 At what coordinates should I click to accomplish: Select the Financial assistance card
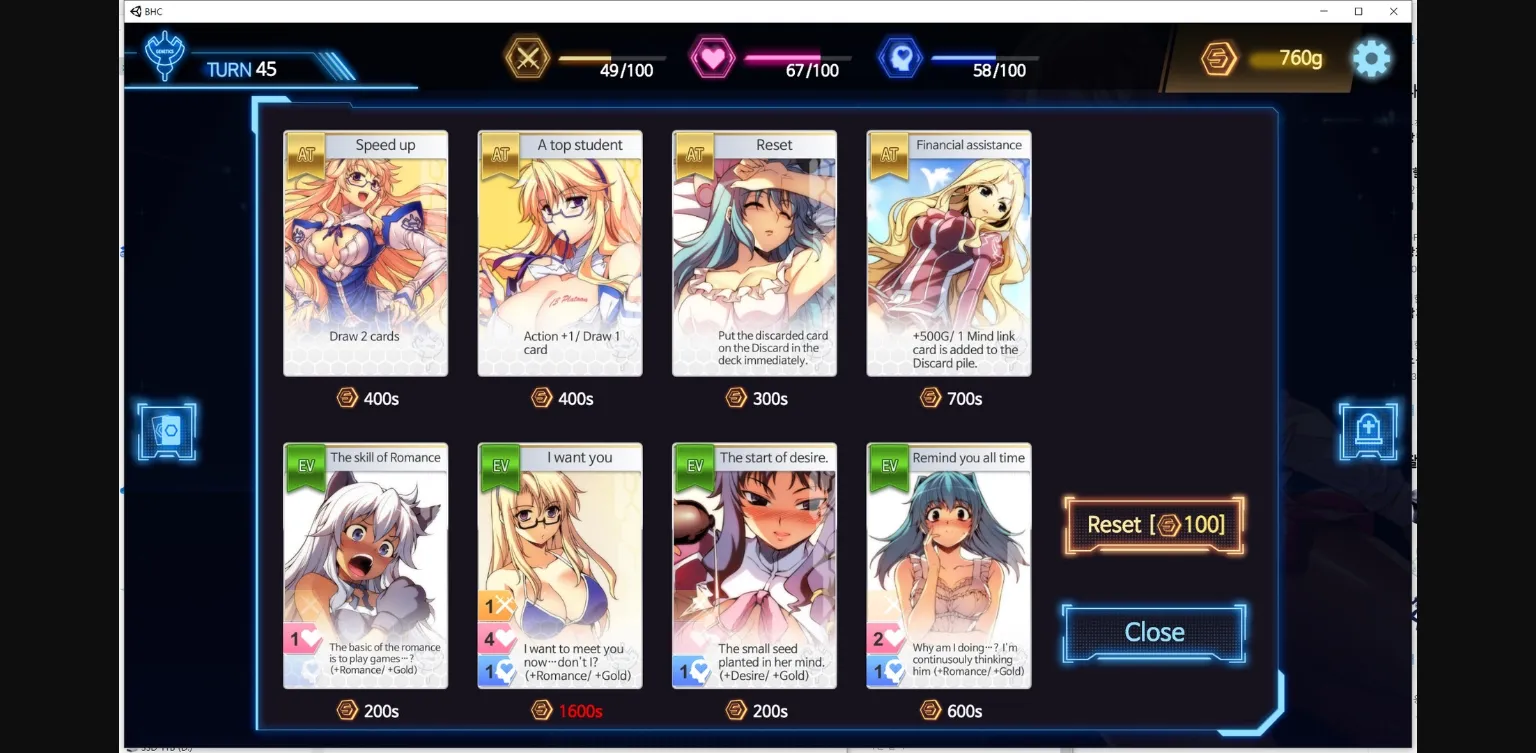click(948, 253)
